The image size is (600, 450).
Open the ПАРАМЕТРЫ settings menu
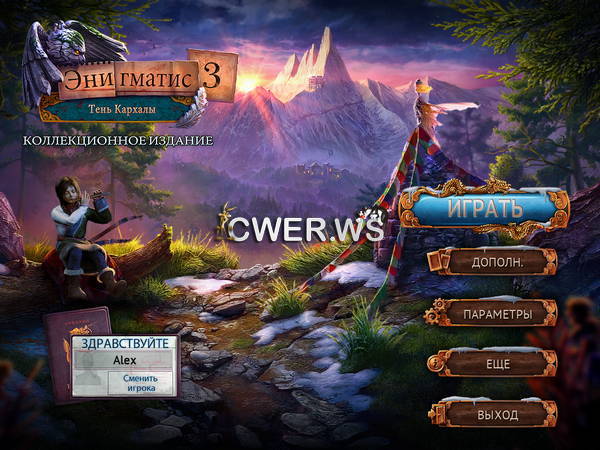point(497,314)
